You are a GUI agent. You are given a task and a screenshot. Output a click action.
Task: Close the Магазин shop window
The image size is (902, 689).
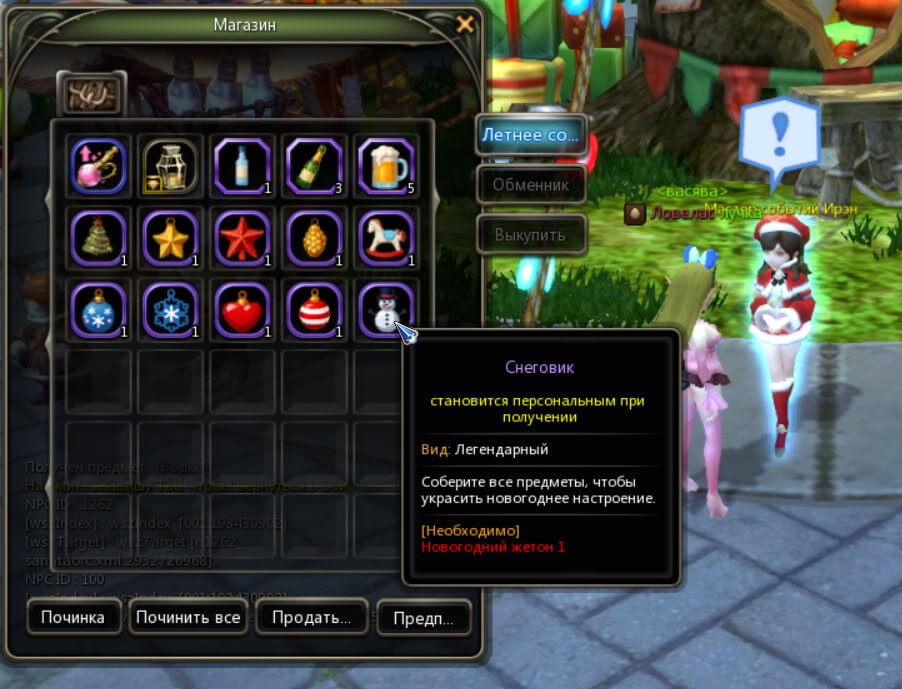(464, 25)
